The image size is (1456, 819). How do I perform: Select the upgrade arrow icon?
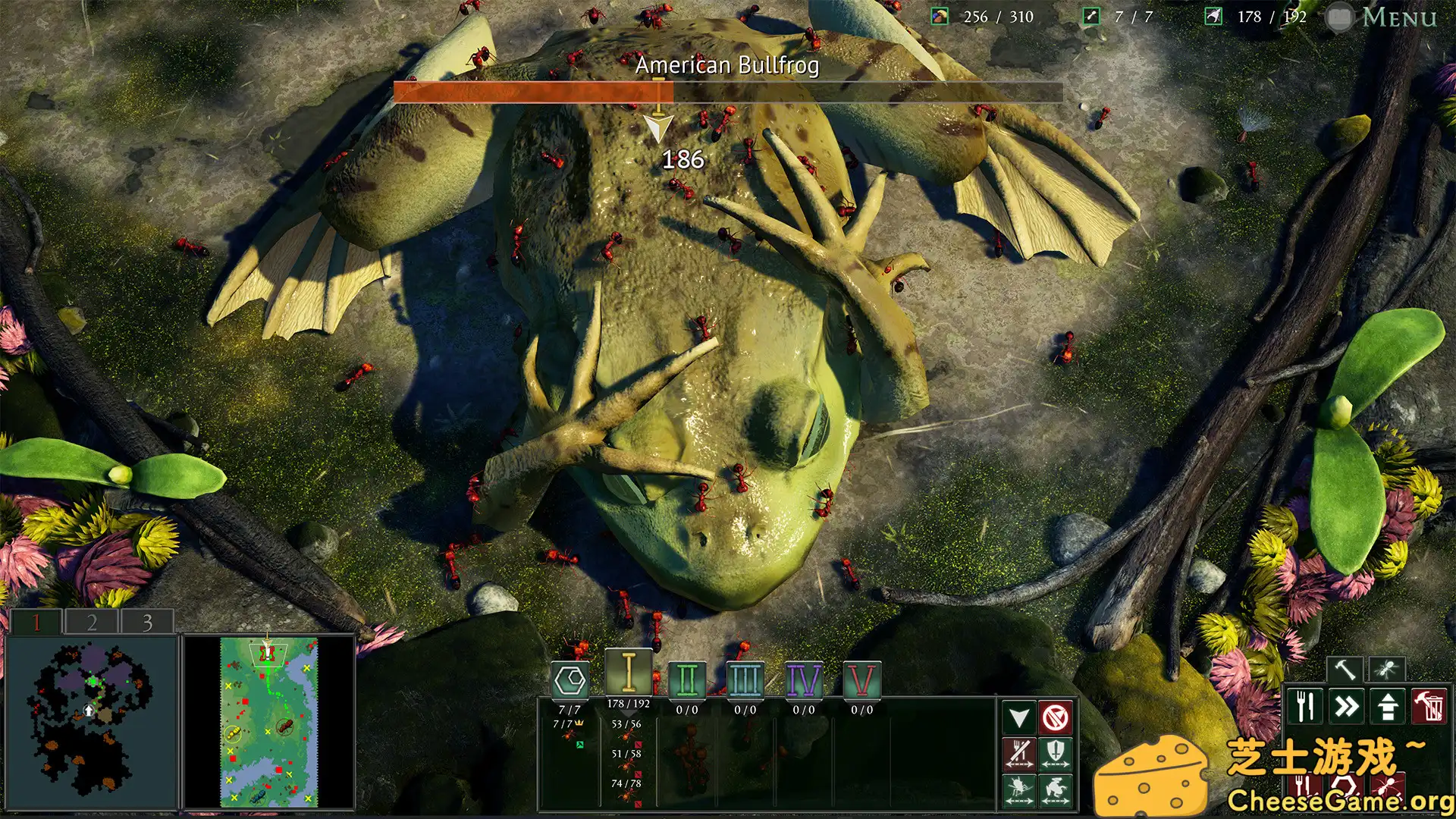1388,707
